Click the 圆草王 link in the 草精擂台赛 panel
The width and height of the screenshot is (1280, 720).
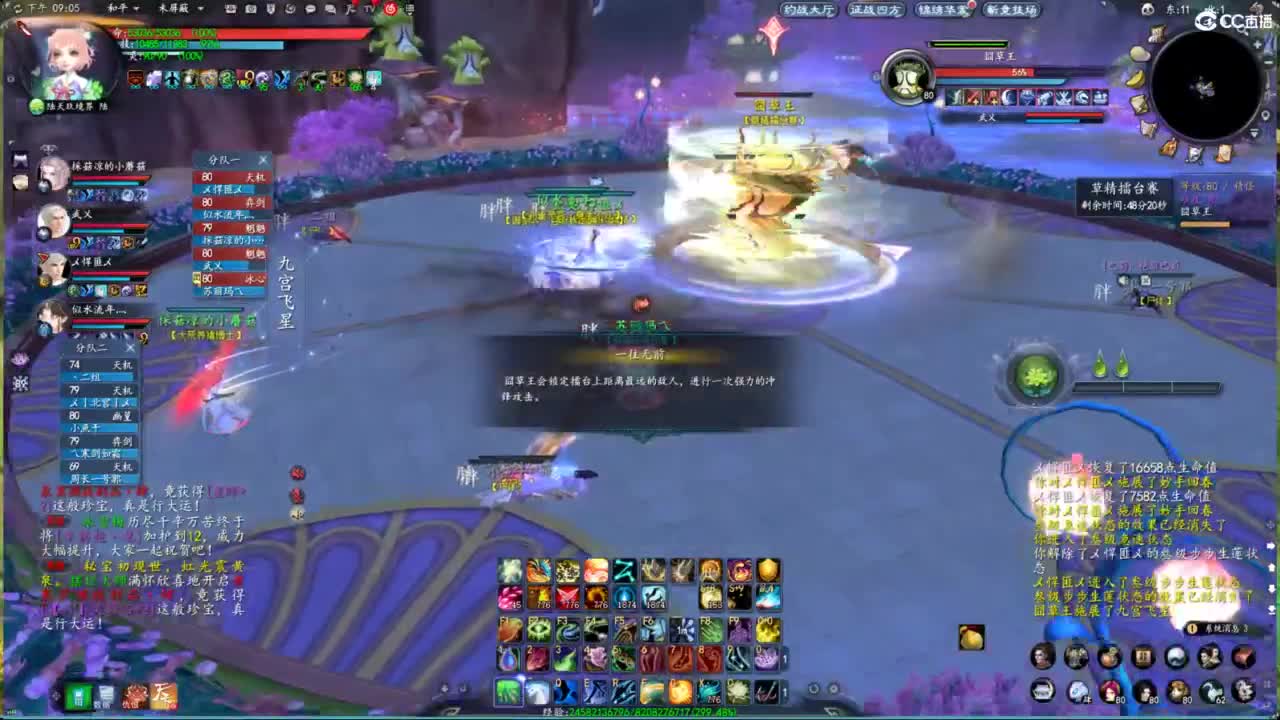[x=1196, y=212]
